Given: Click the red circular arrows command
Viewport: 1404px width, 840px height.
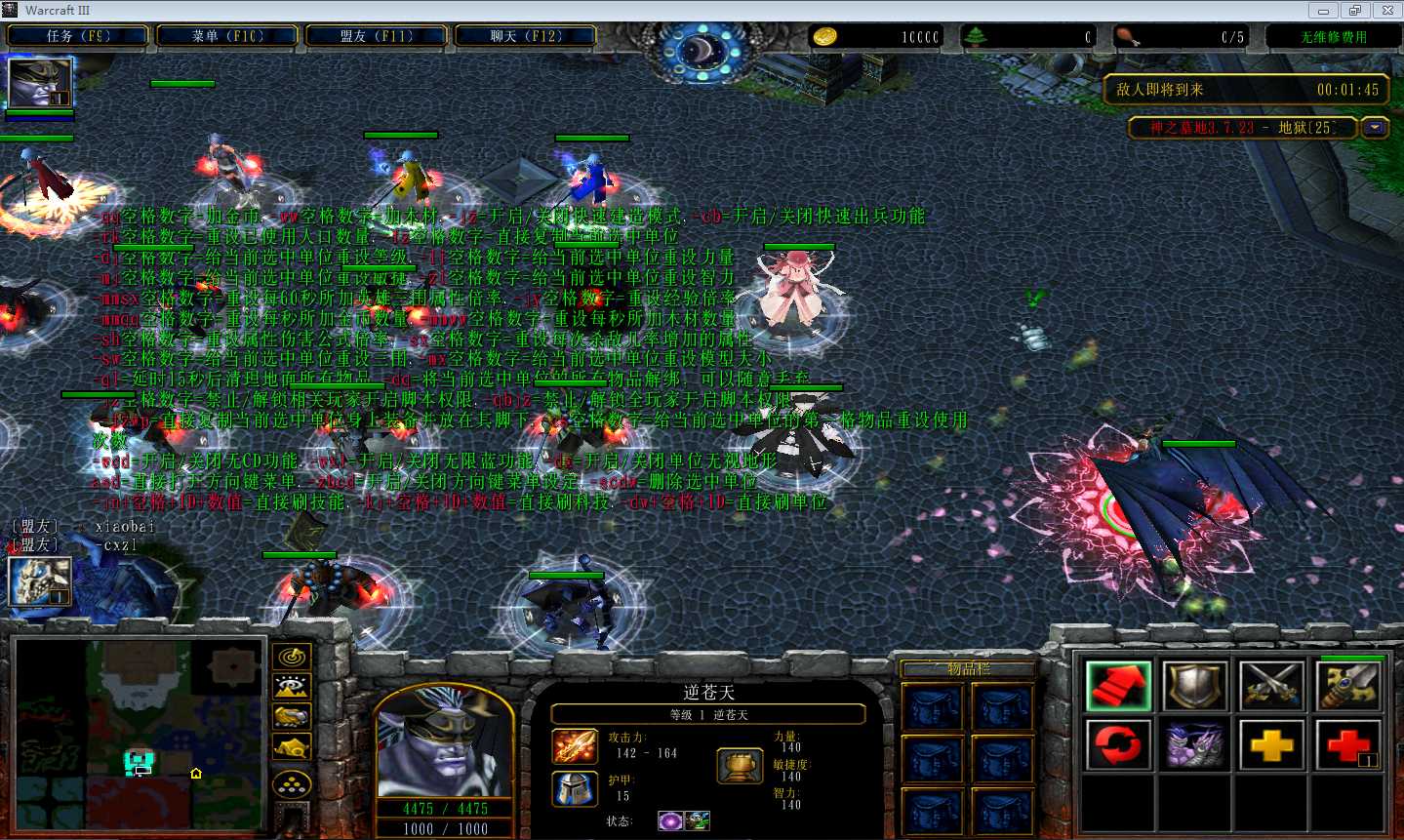Looking at the screenshot, I should (x=1118, y=746).
